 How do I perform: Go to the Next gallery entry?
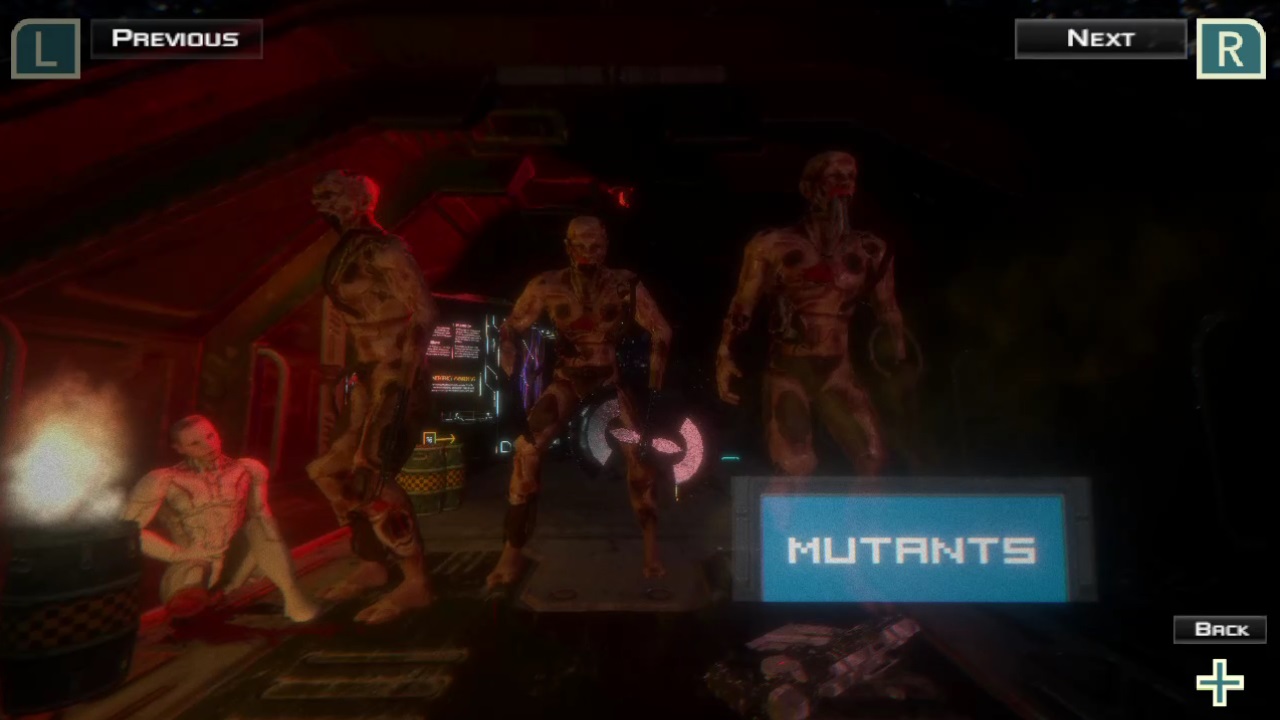point(1100,38)
